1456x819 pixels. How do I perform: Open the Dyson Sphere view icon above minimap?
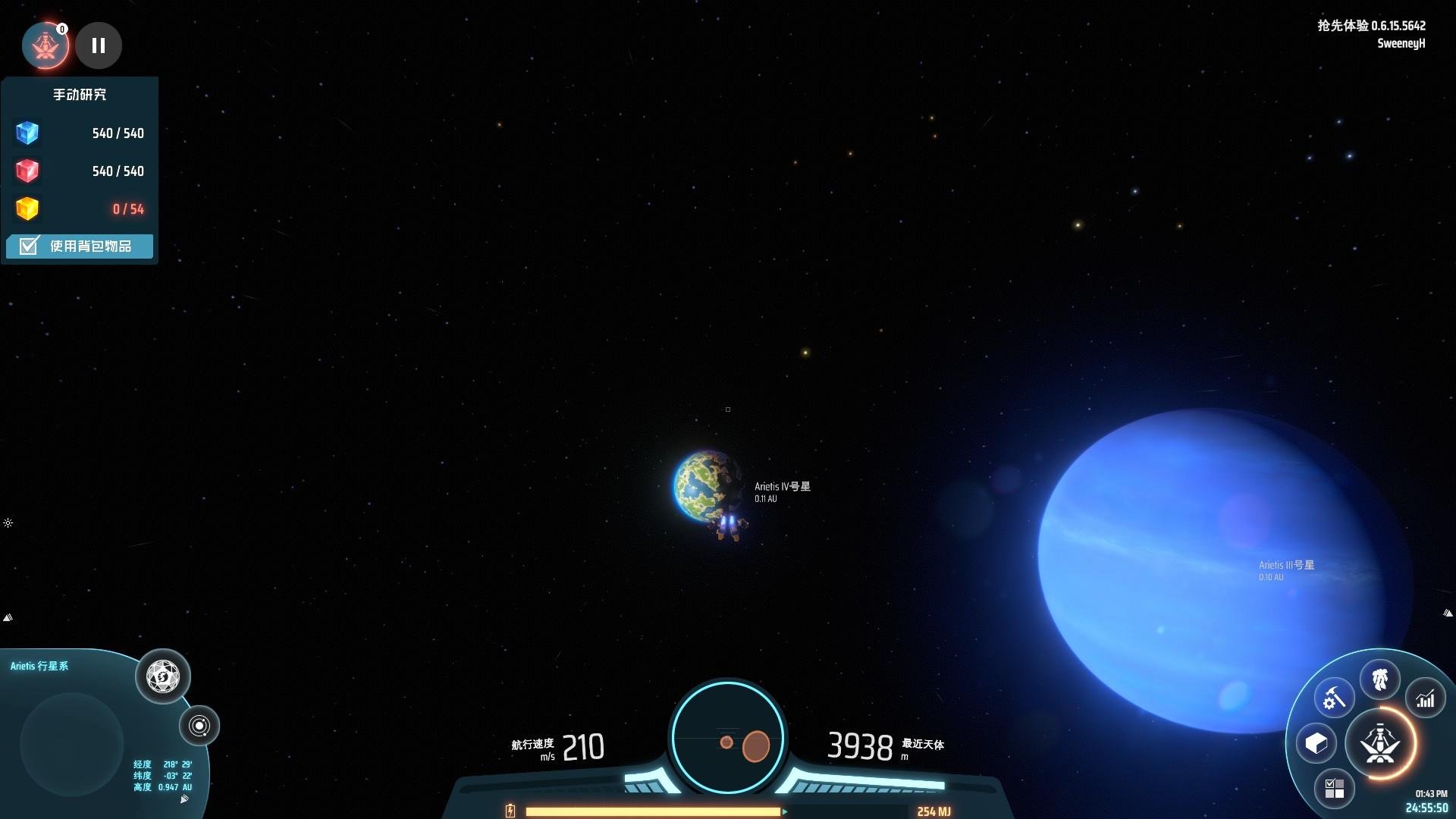163,676
